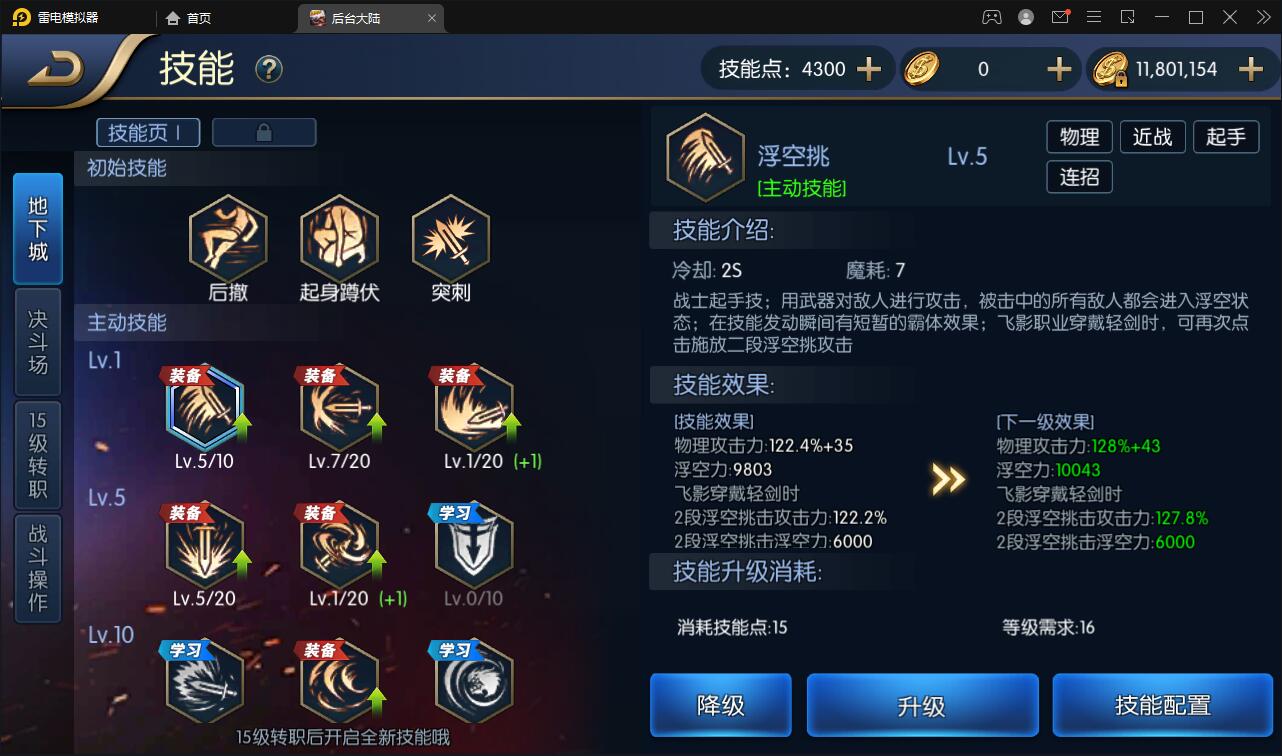Open LDPlayer mail icon in the title bar
This screenshot has width=1282, height=756.
tap(1061, 16)
